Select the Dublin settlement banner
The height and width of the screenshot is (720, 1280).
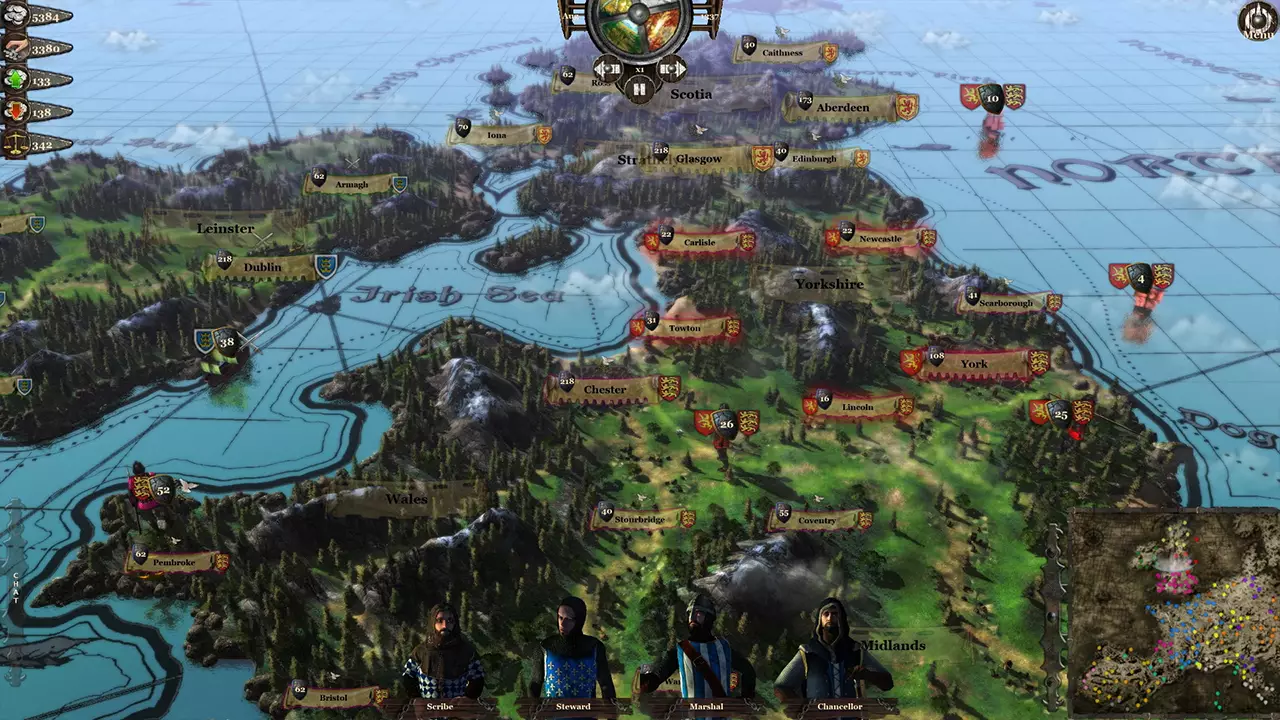pos(265,267)
